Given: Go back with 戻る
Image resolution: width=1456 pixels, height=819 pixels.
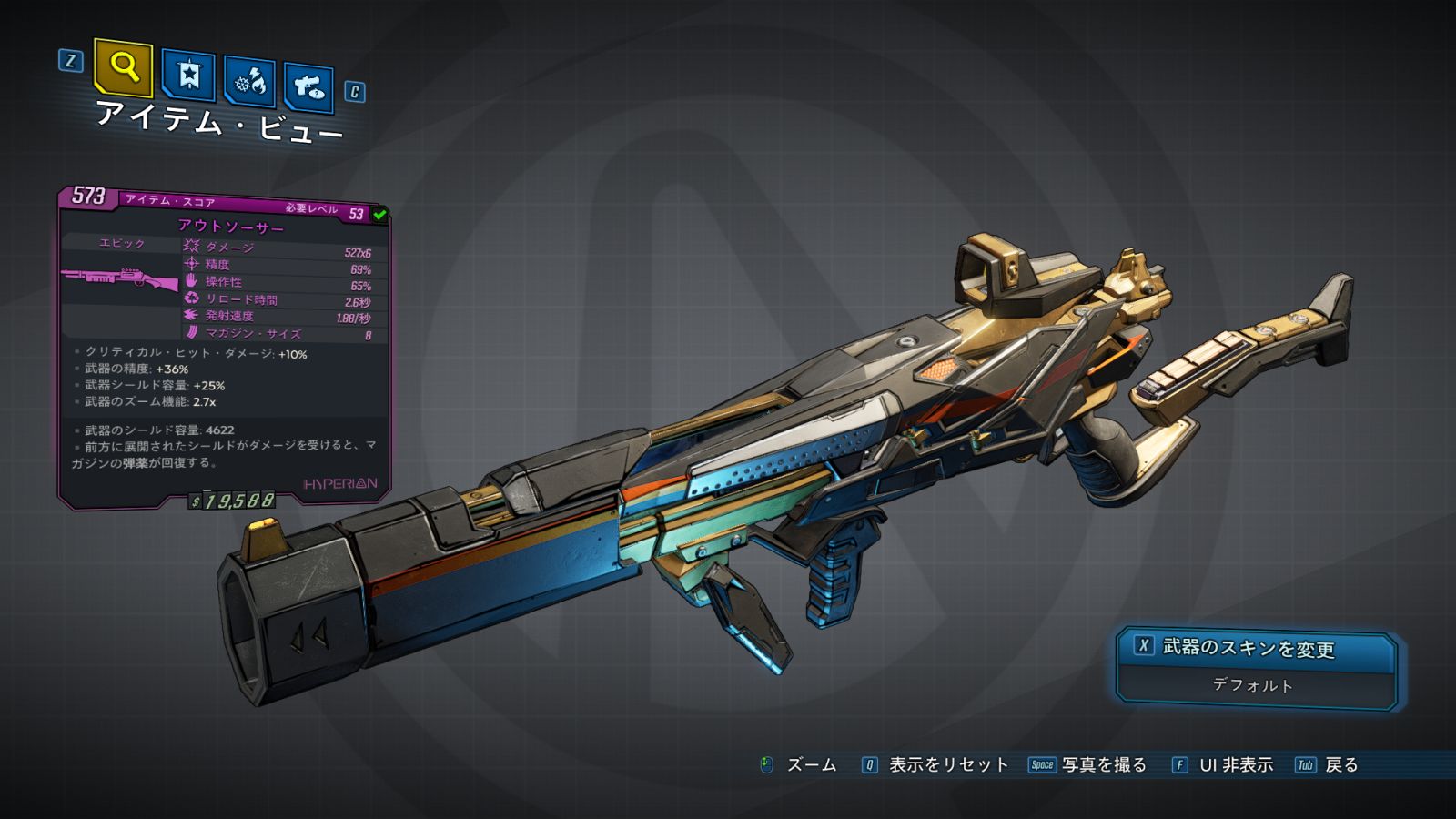Looking at the screenshot, I should coord(1340,765).
